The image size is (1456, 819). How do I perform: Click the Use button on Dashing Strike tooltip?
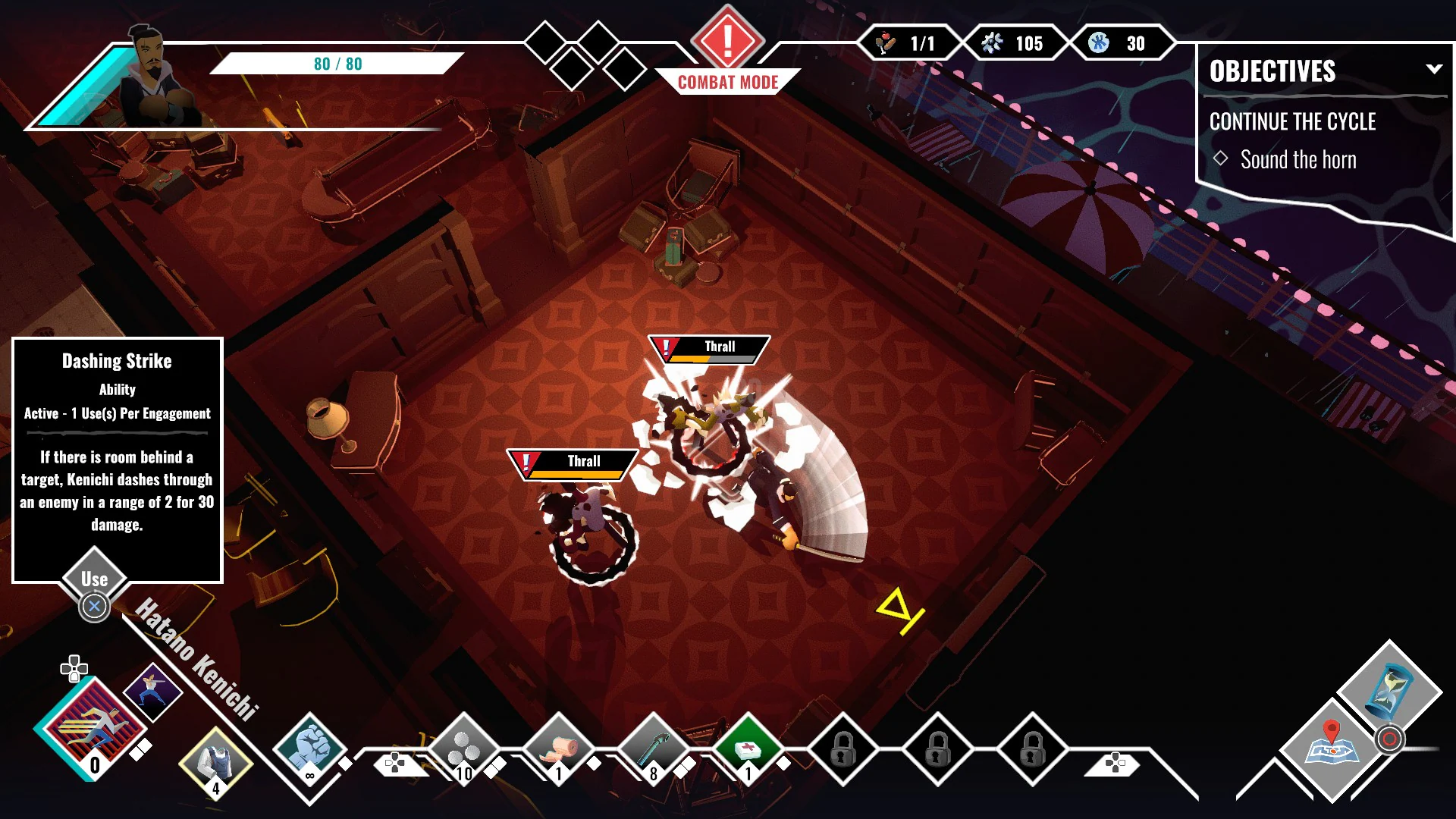95,579
